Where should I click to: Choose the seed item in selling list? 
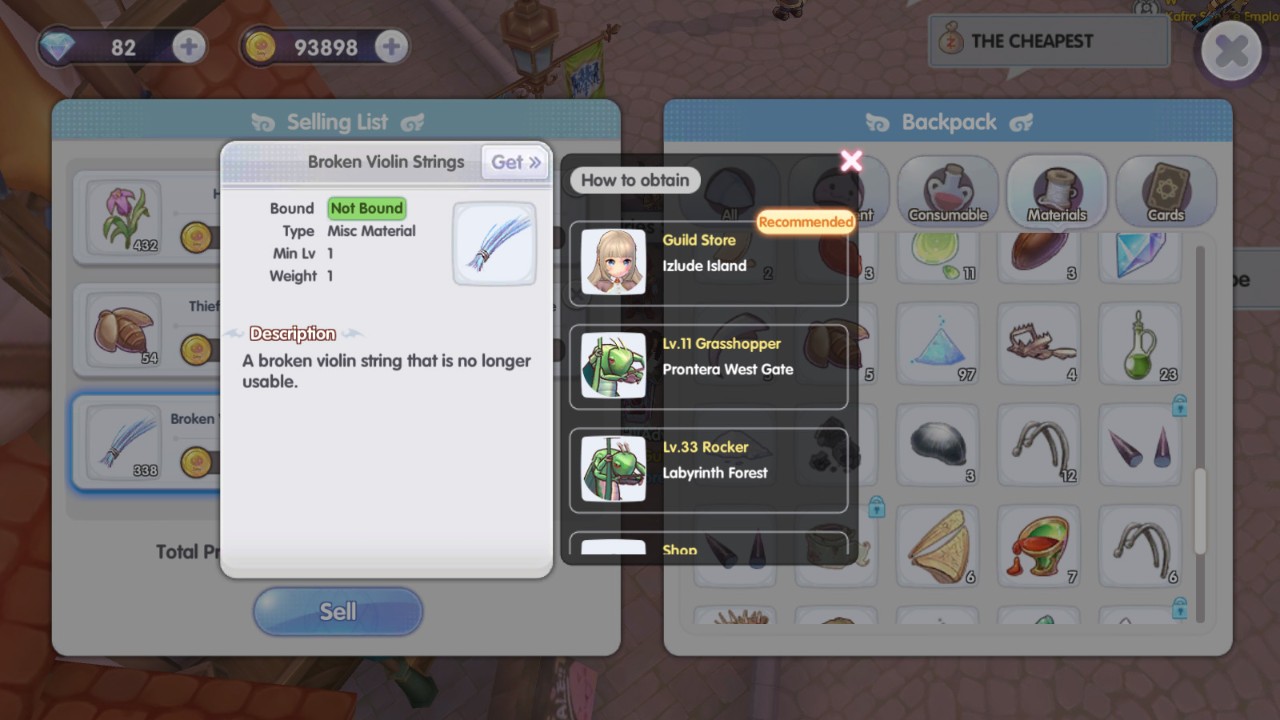[123, 329]
